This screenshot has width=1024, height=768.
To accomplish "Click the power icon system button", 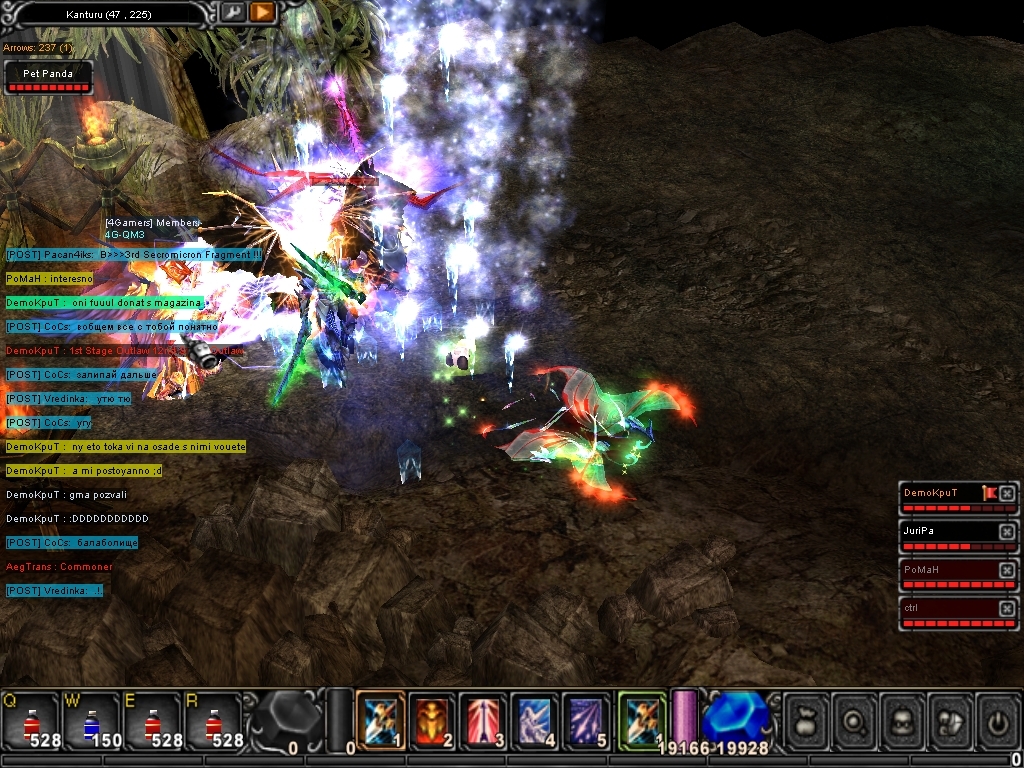I will [998, 720].
